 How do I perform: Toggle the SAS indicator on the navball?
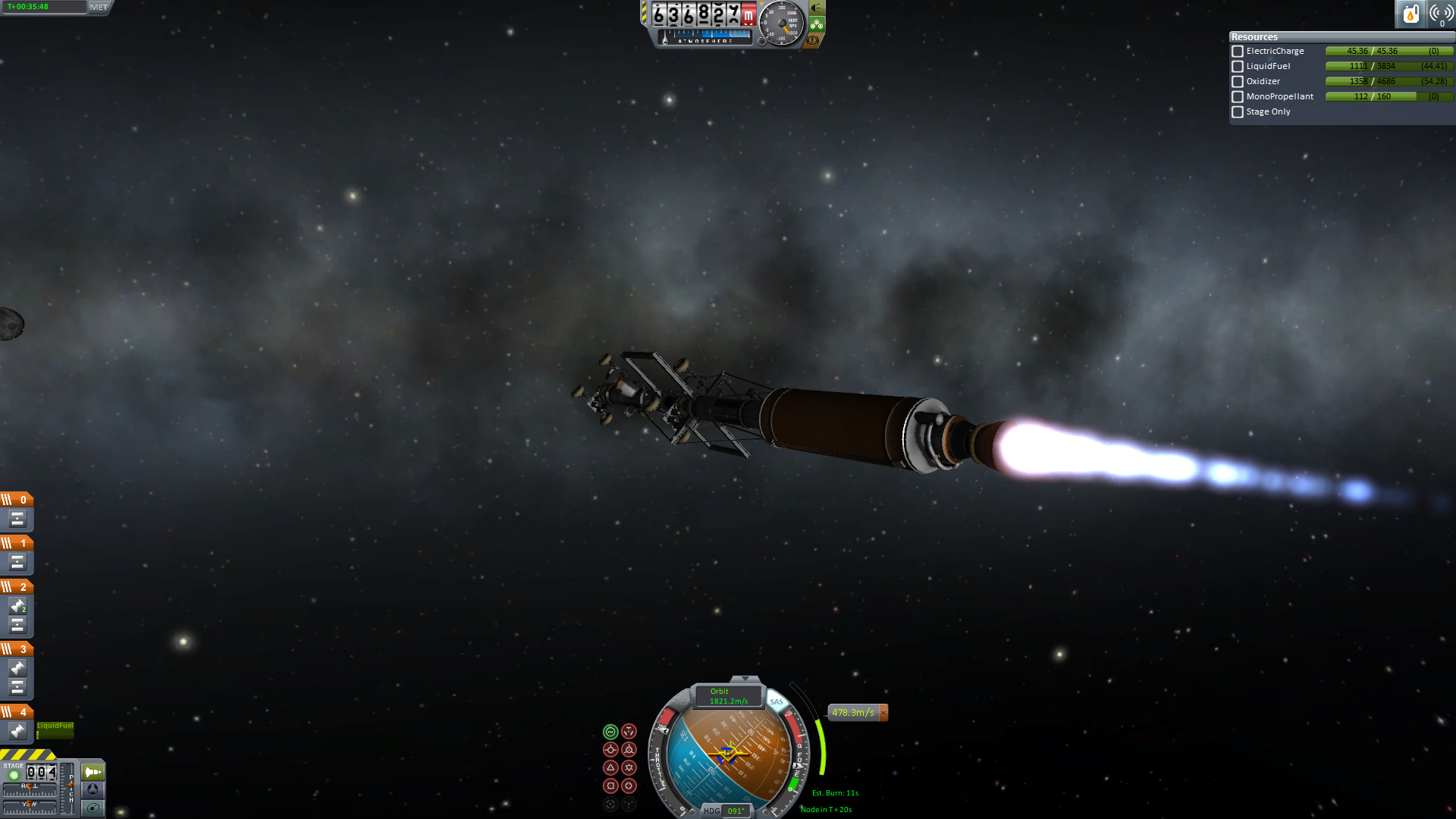click(777, 701)
